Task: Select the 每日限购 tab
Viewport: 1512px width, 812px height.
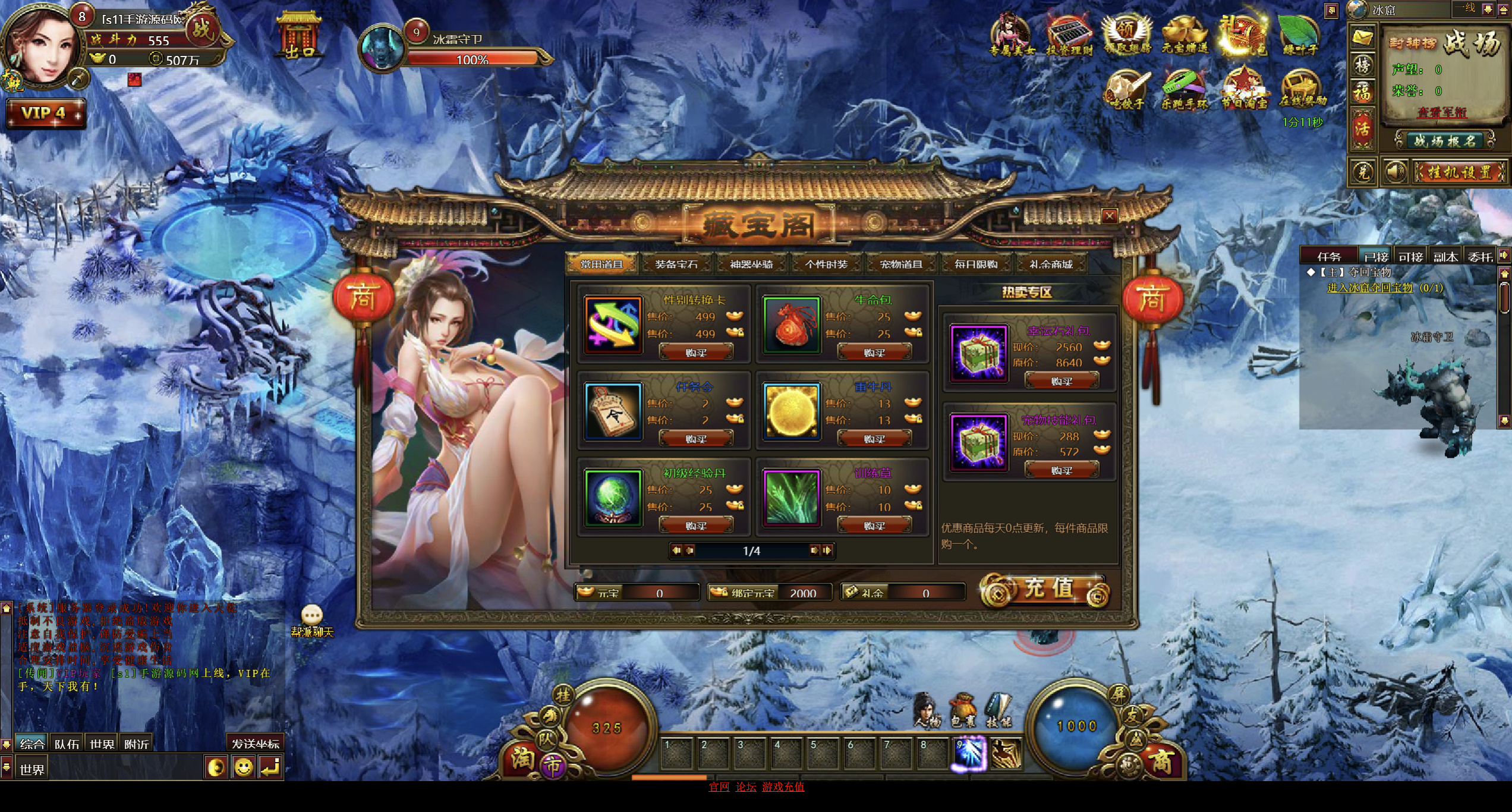Action: (975, 264)
